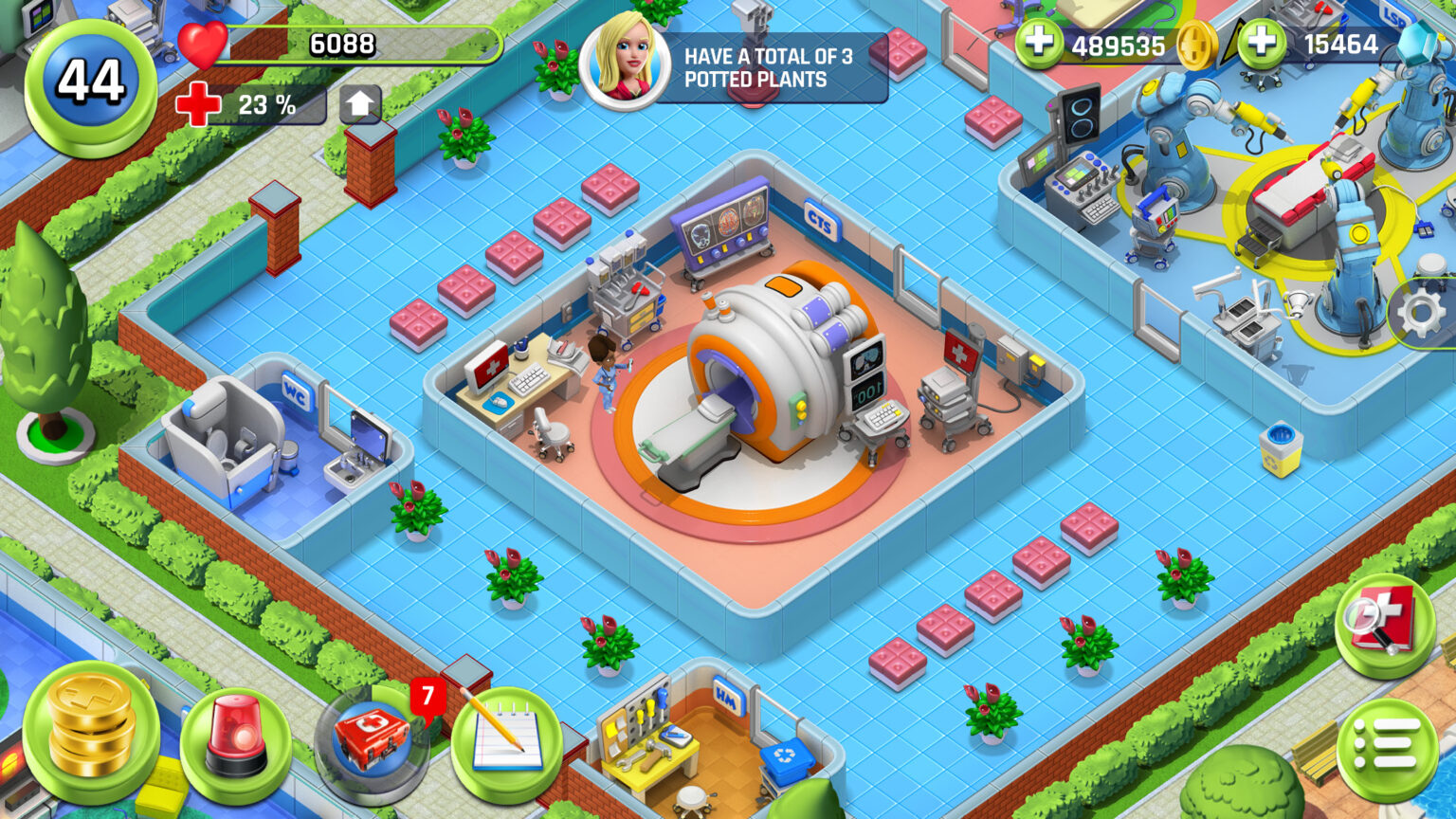The image size is (1456, 819).
Task: Add coins with the green plus button
Action: point(1039,44)
